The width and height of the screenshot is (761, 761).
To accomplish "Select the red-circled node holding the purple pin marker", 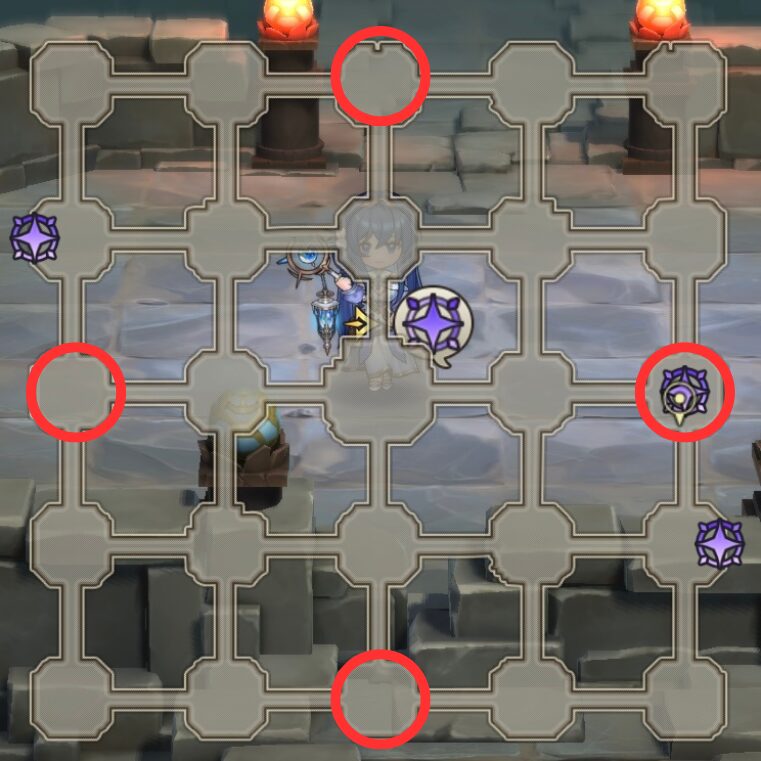I will tap(685, 391).
